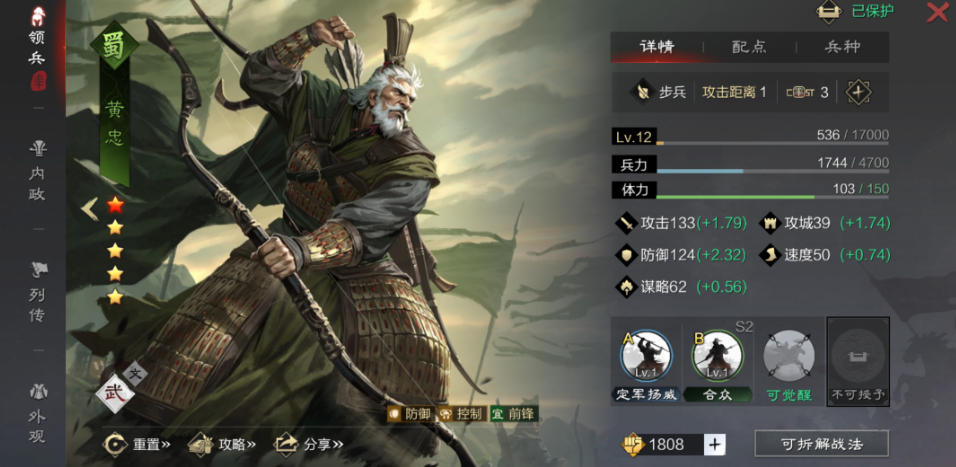Click the 重置 reset button
The image size is (956, 467).
pyautogui.click(x=139, y=443)
